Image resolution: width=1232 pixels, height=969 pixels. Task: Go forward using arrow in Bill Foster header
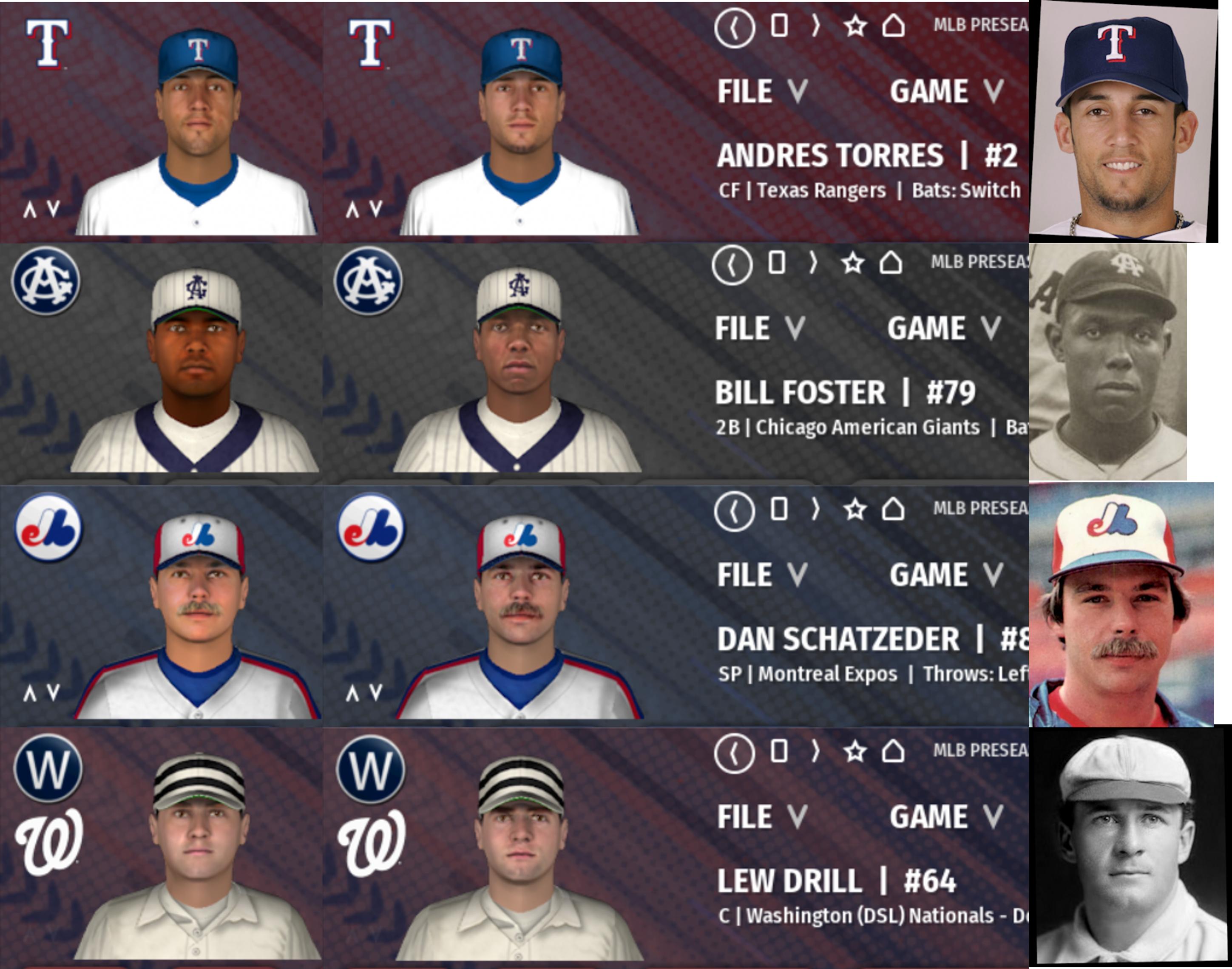[814, 263]
